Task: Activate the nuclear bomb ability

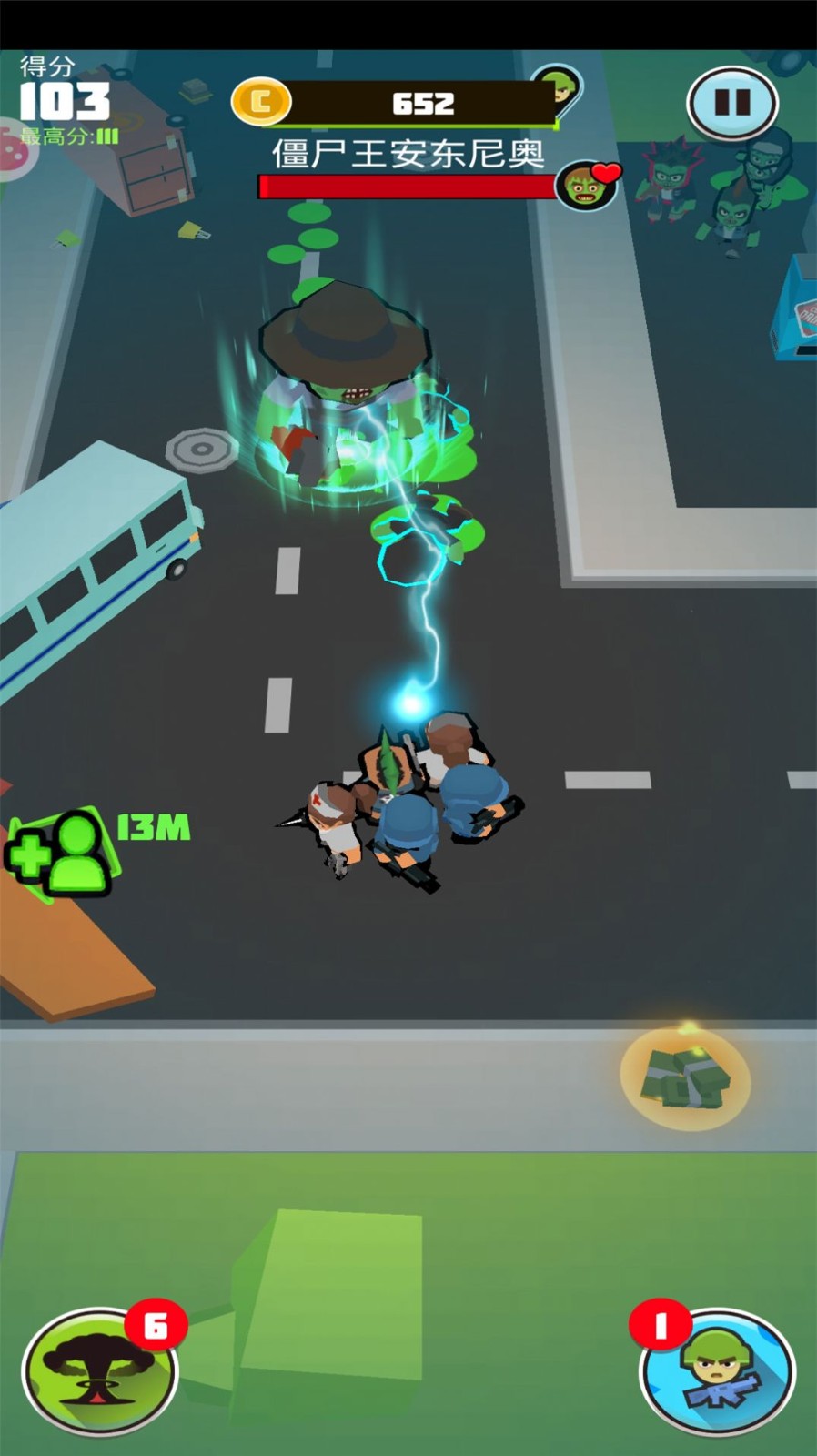Action: pyautogui.click(x=99, y=1371)
